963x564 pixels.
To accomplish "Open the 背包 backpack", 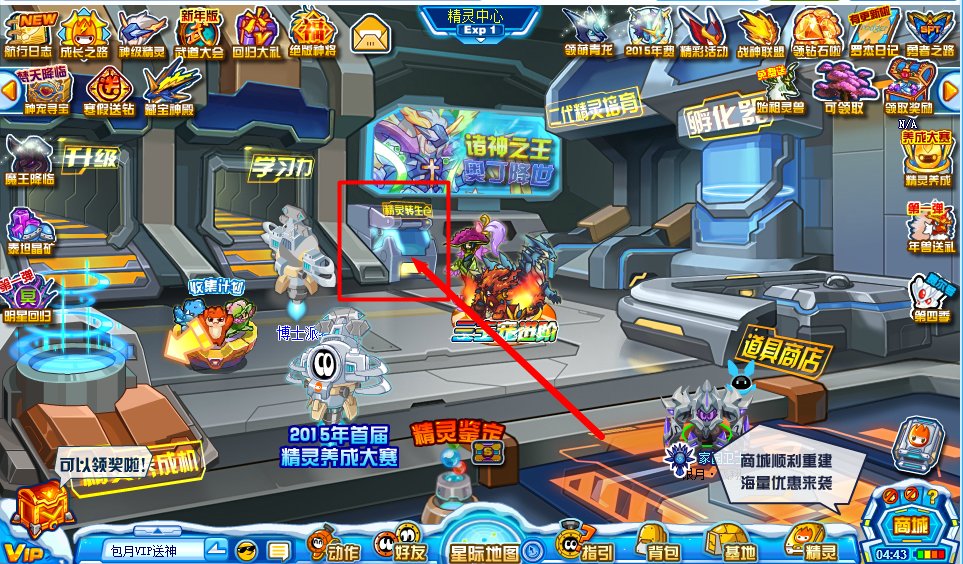I will click(x=655, y=546).
